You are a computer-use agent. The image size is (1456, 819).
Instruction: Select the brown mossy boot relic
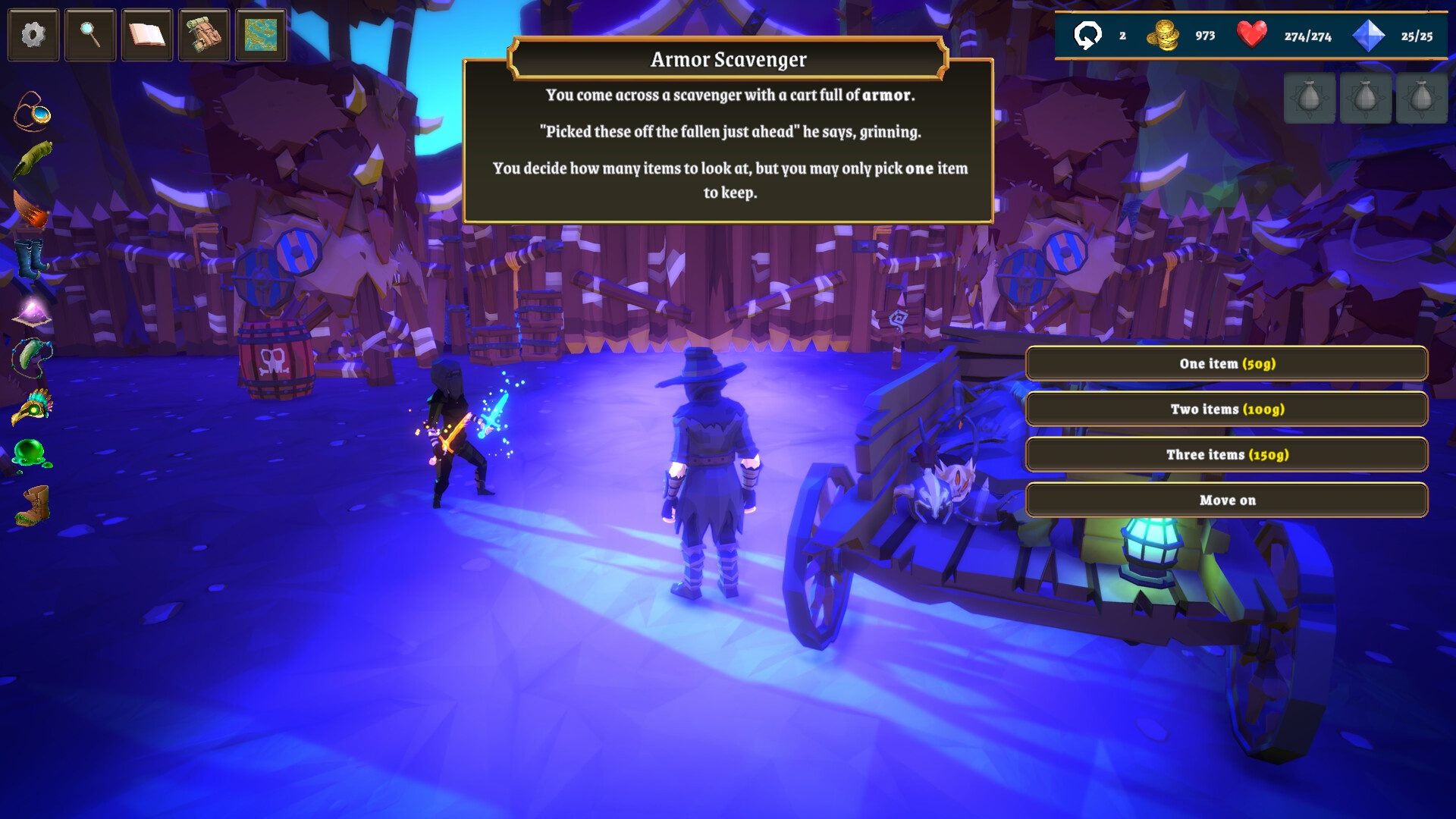(x=33, y=505)
